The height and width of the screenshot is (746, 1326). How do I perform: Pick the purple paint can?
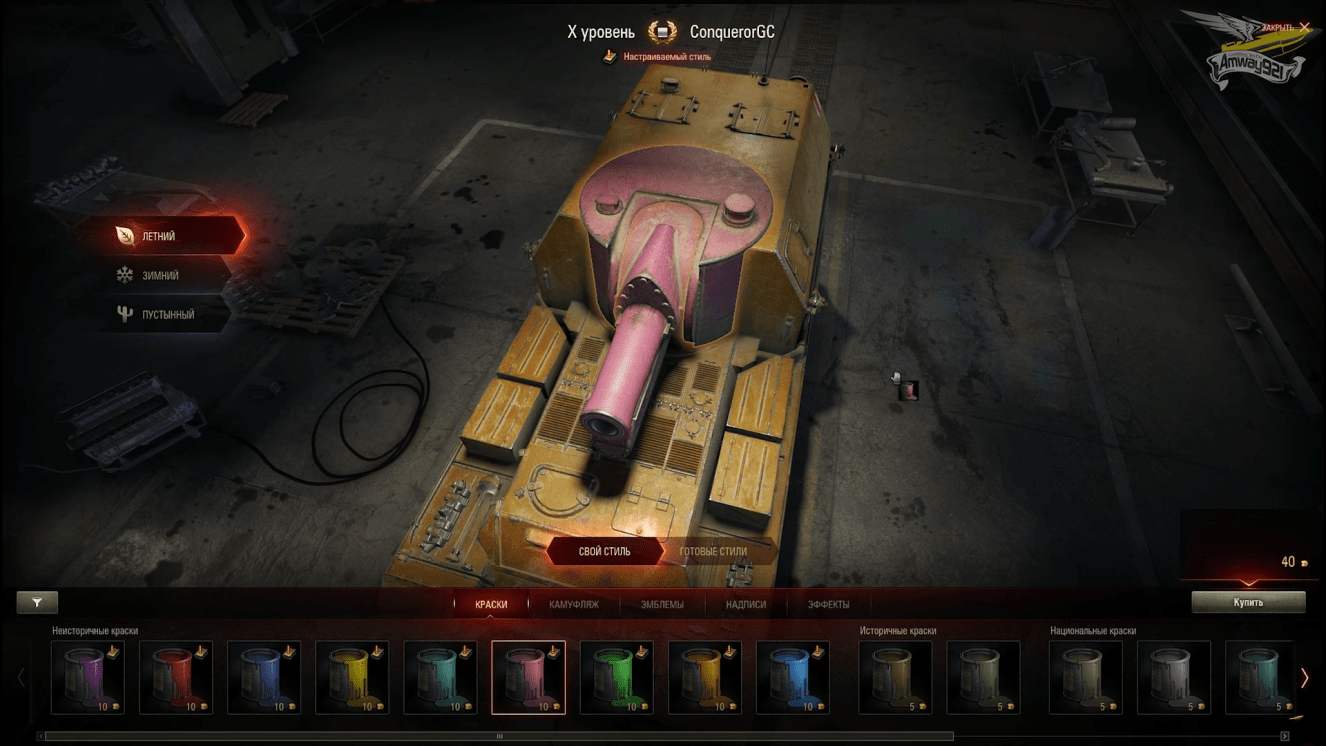click(x=88, y=677)
